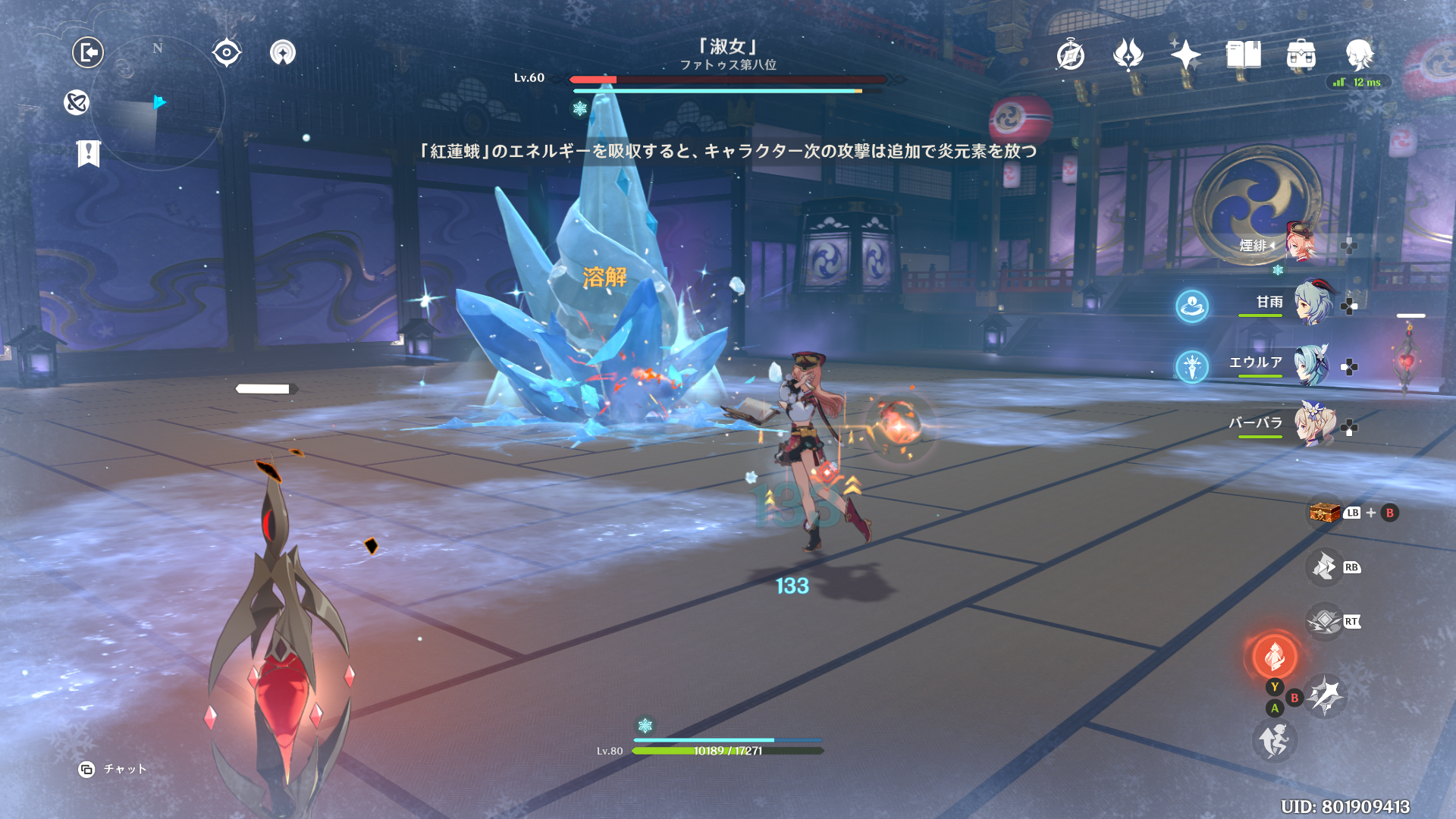1456x819 pixels.
Task: Open the compass adventure icon
Action: point(1070,55)
